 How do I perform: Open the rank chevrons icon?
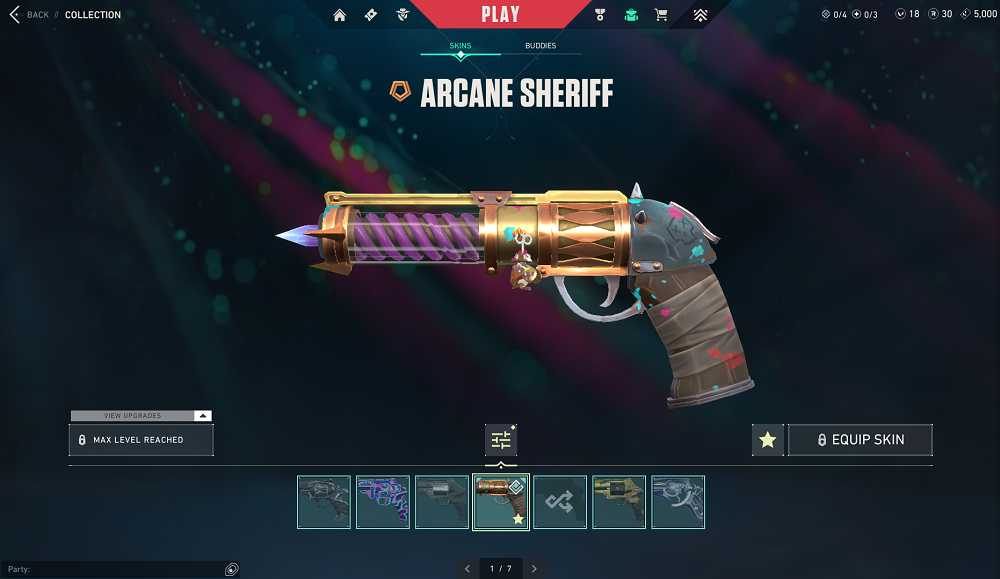point(699,15)
